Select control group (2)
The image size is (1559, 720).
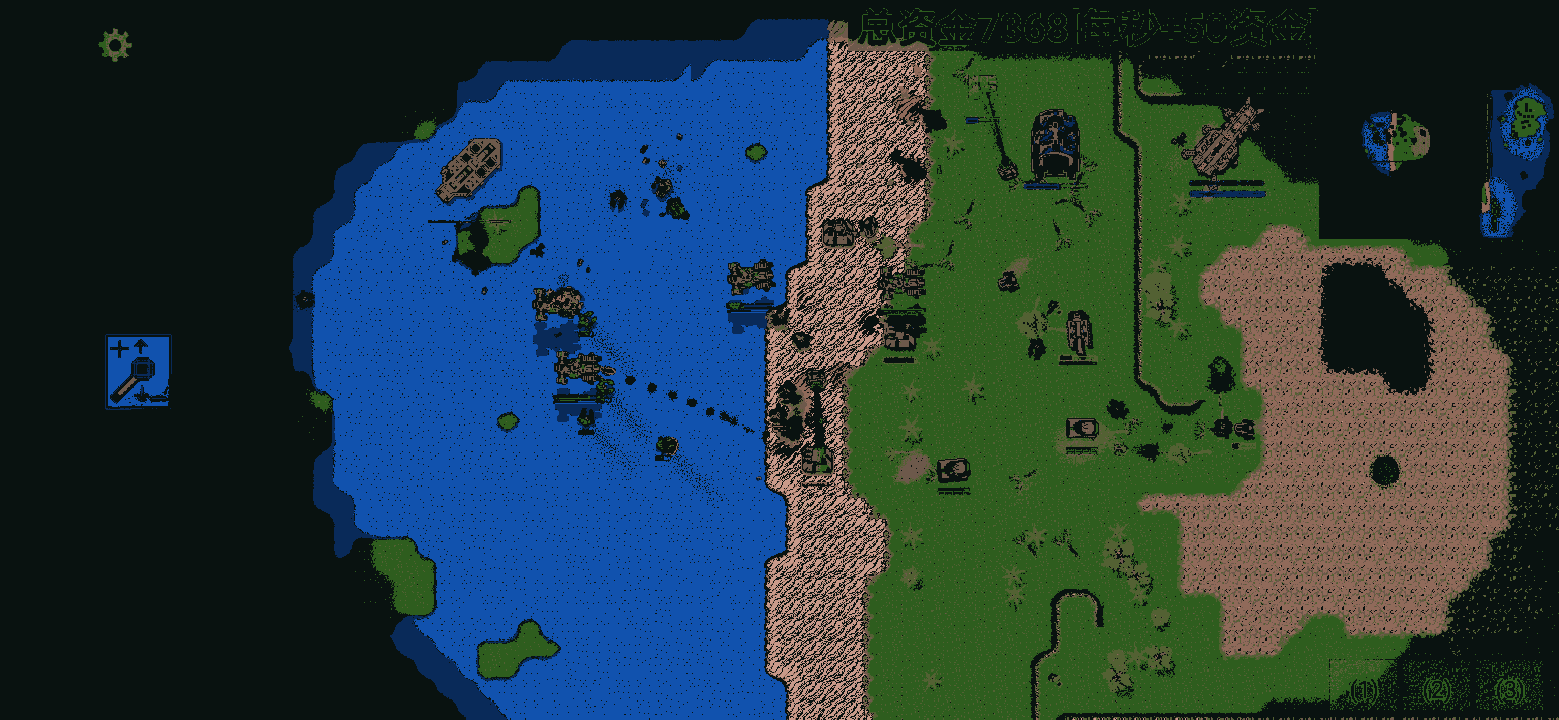[1437, 690]
